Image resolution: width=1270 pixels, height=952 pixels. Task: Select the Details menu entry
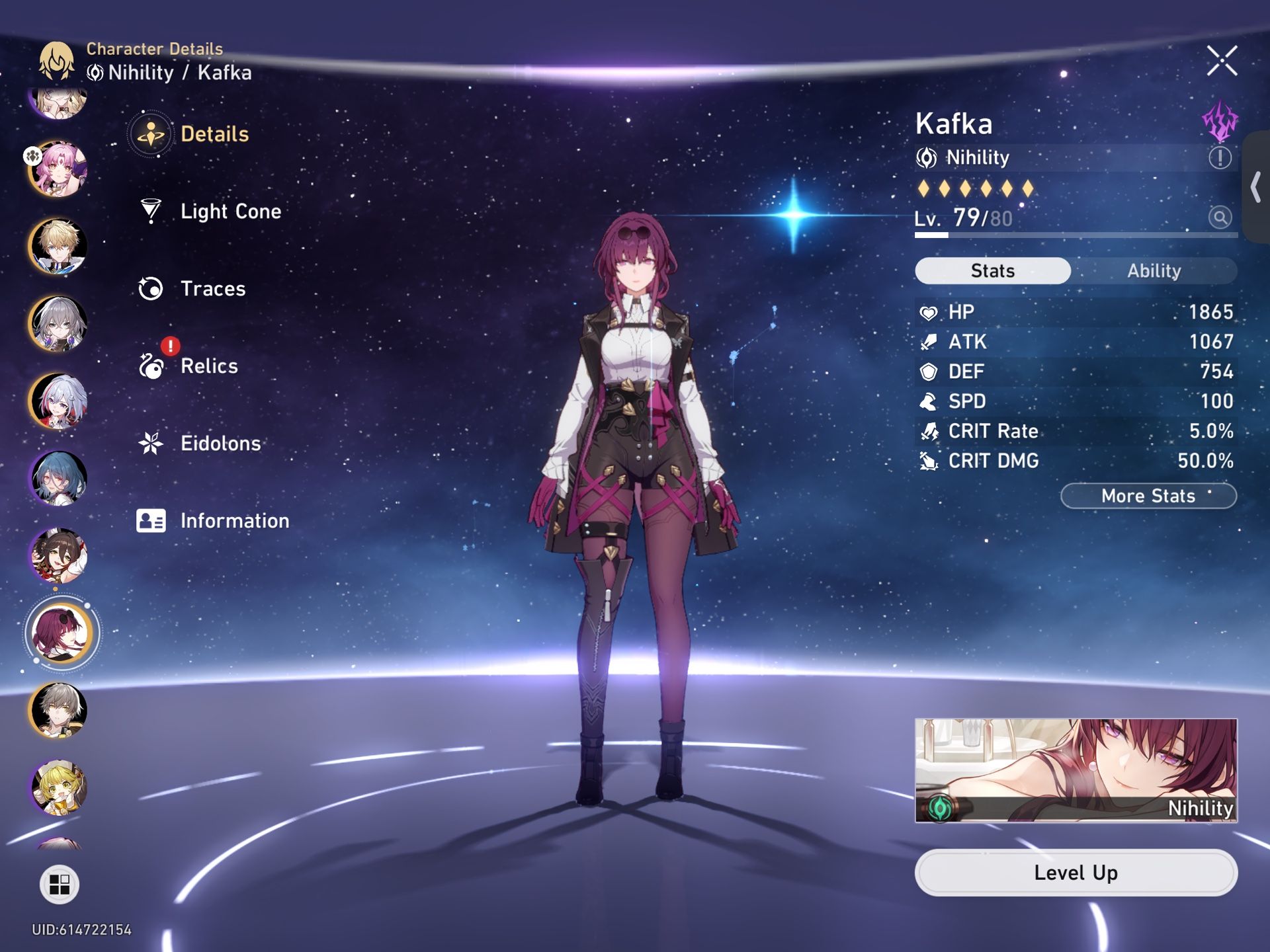click(214, 134)
